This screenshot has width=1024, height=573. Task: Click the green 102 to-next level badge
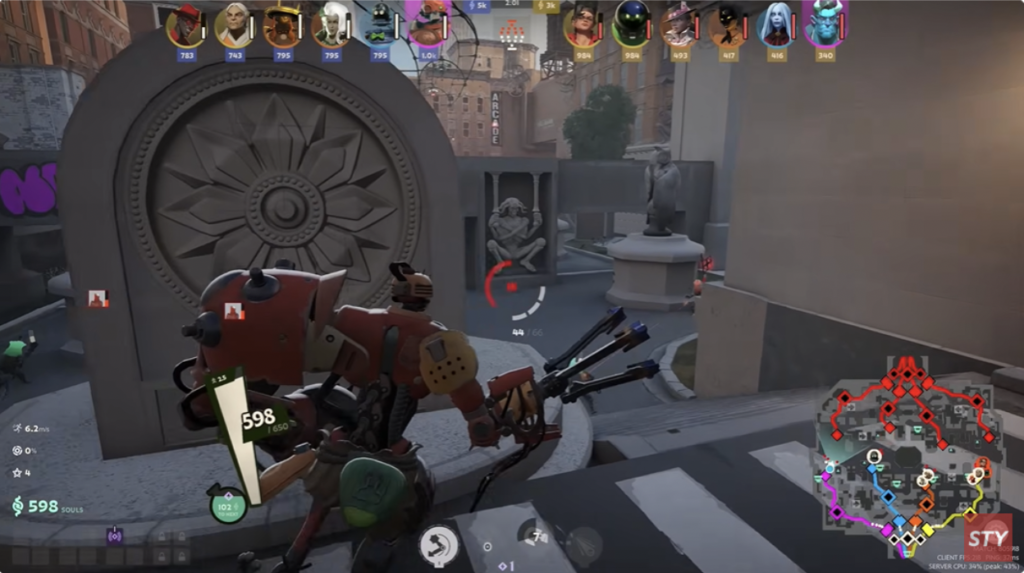pos(227,505)
